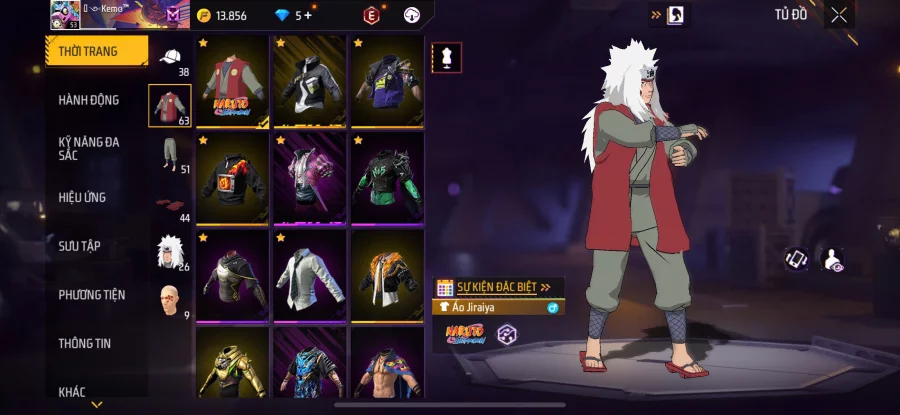This screenshot has height=415, width=900.
Task: Choose the purple and black jacket
Action: point(387,82)
